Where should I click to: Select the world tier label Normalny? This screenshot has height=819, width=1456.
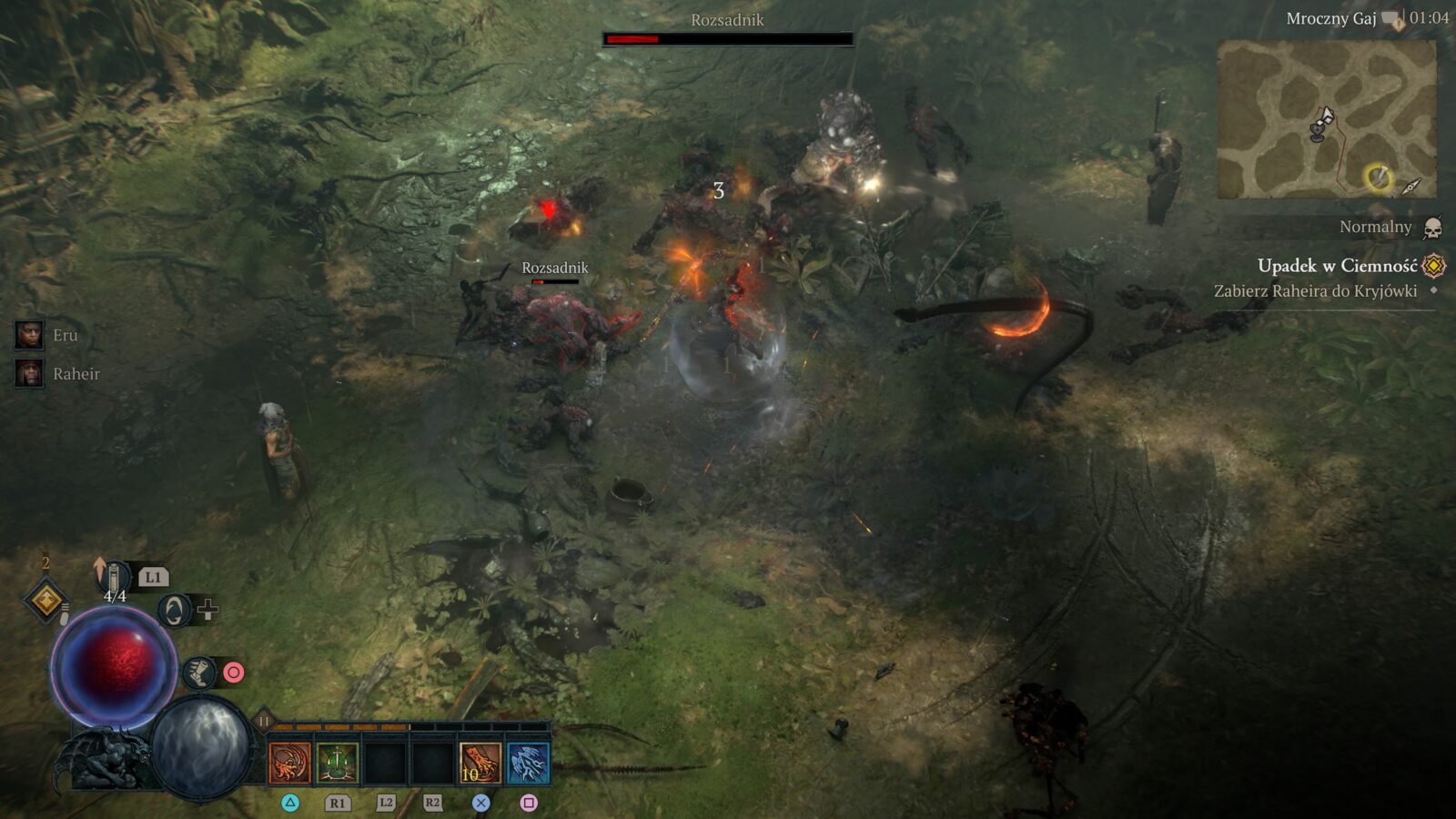[1376, 227]
